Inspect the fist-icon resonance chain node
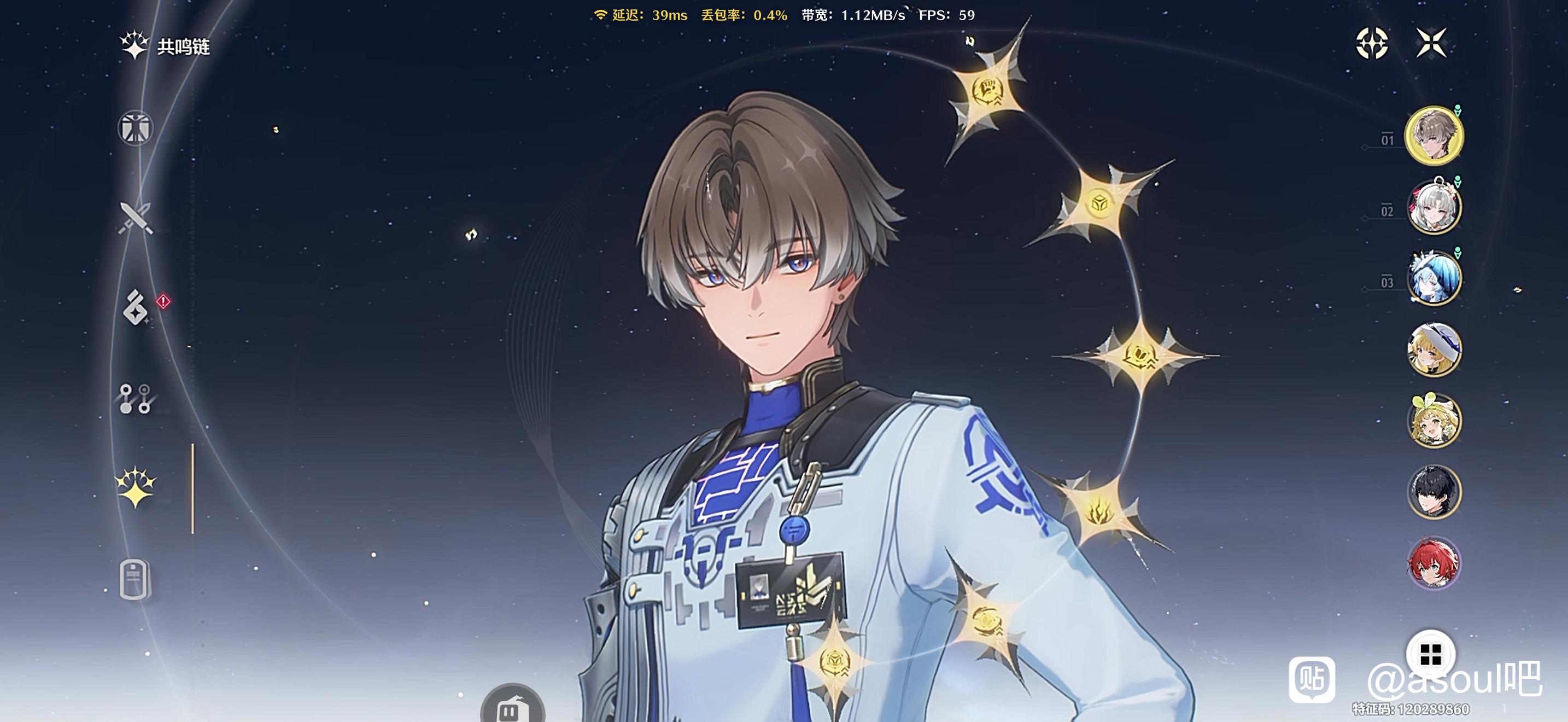This screenshot has width=1568, height=722. click(x=987, y=91)
